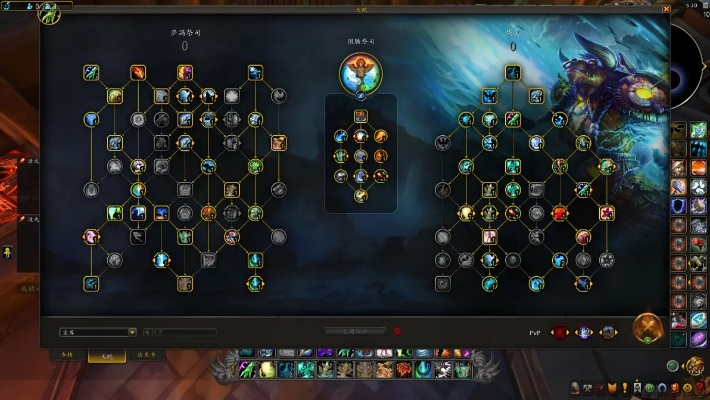
Task: Switch to the first bottom-left tab
Action: point(67,355)
